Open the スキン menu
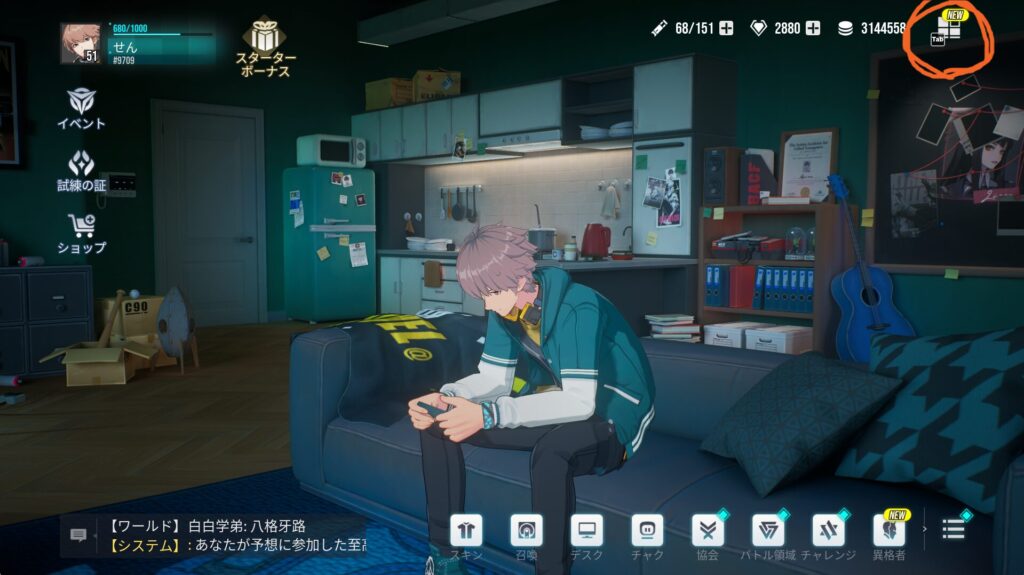 [x=466, y=530]
